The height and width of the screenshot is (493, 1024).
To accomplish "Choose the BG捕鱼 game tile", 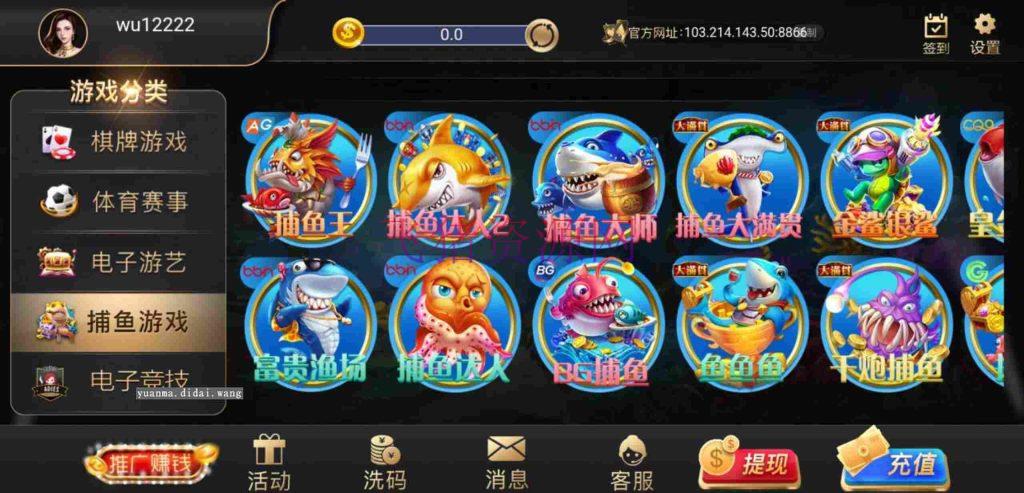I will click(x=596, y=322).
